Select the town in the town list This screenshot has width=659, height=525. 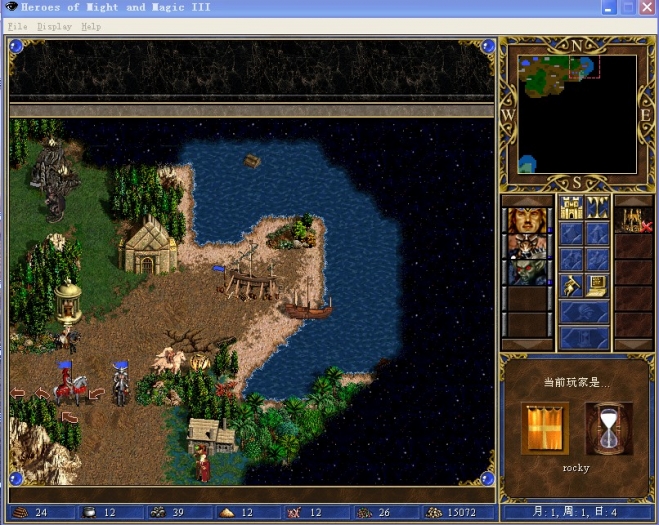click(x=632, y=219)
